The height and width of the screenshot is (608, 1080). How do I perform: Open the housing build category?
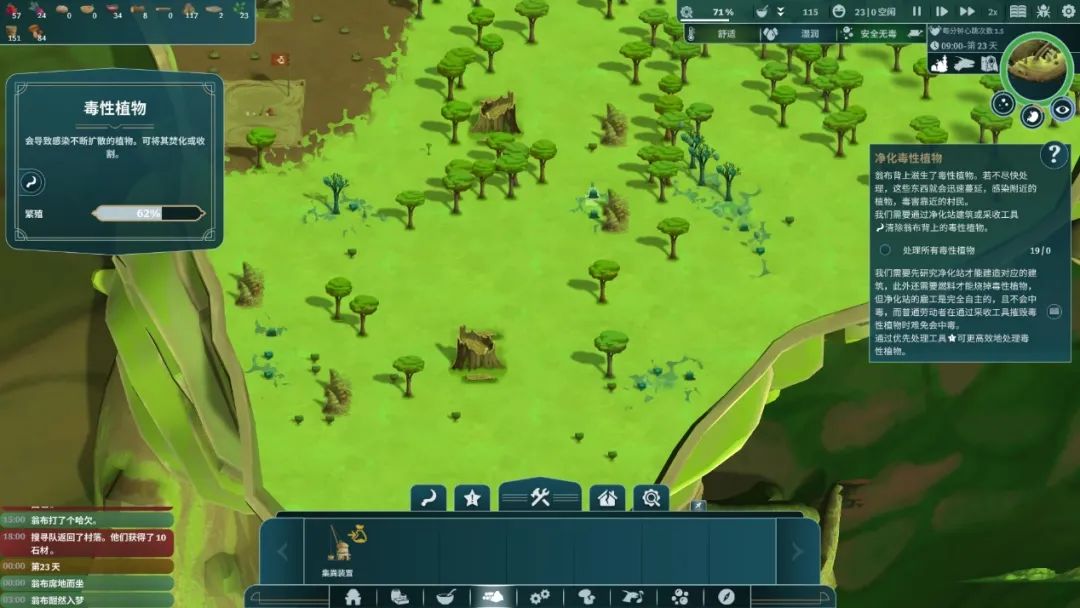(x=353, y=597)
